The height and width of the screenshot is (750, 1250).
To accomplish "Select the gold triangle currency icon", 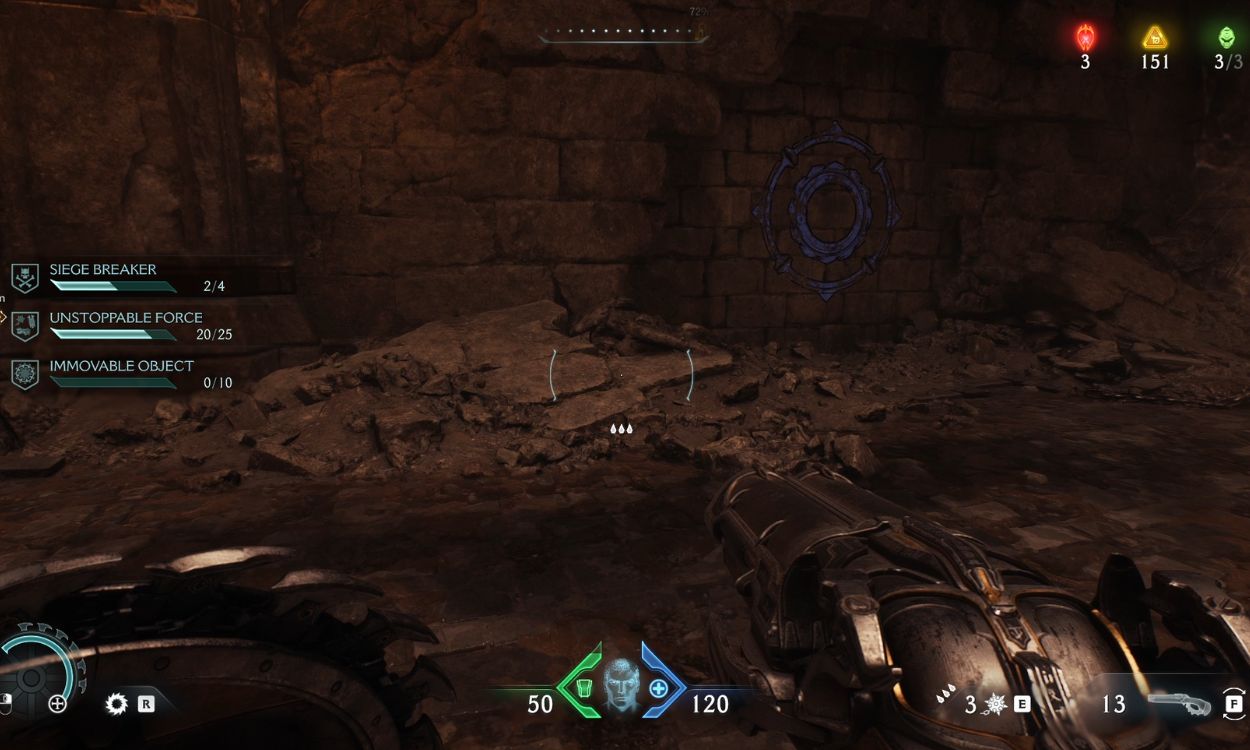I will [1155, 39].
